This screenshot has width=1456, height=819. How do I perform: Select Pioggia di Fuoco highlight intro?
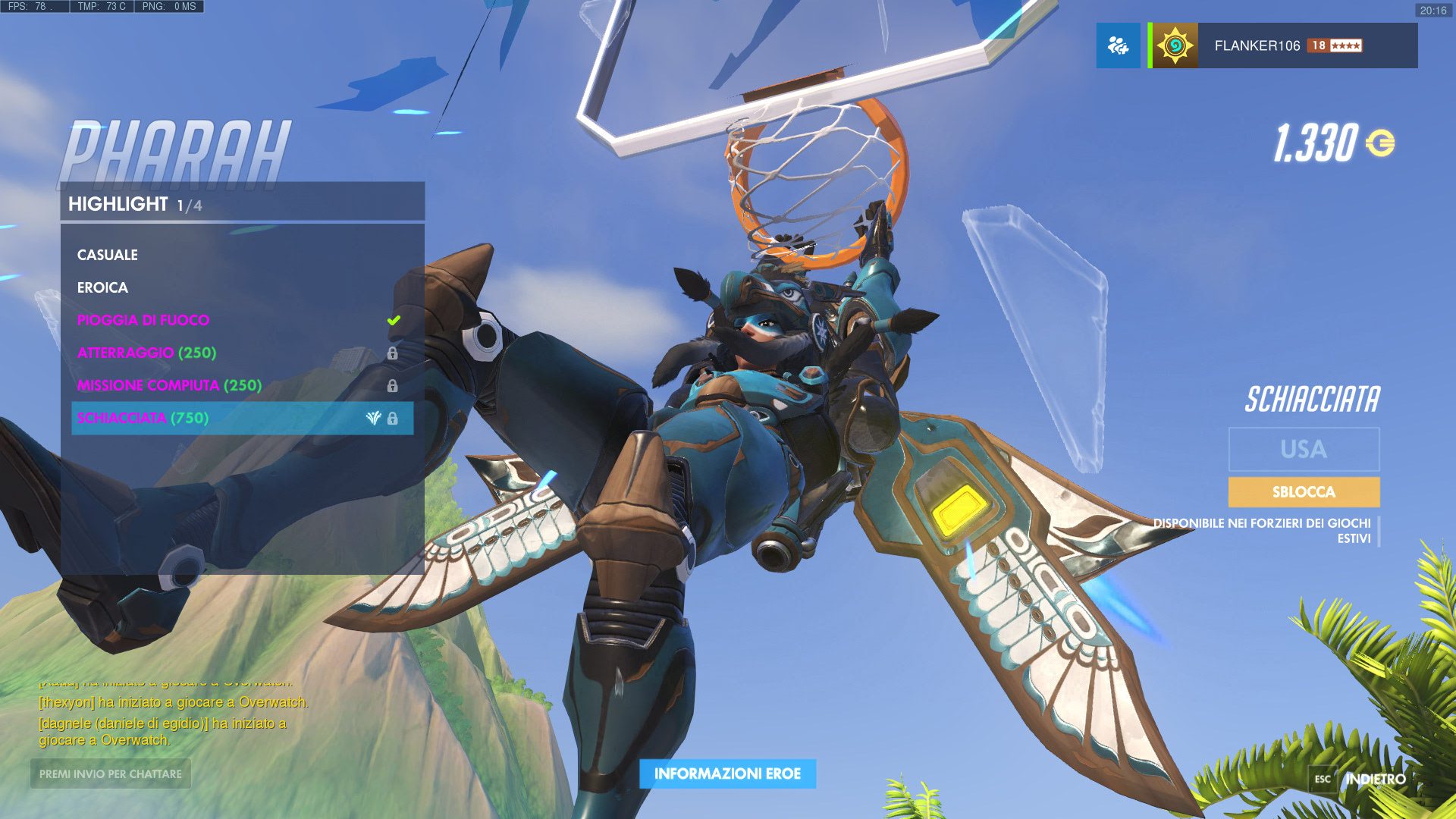[x=143, y=320]
